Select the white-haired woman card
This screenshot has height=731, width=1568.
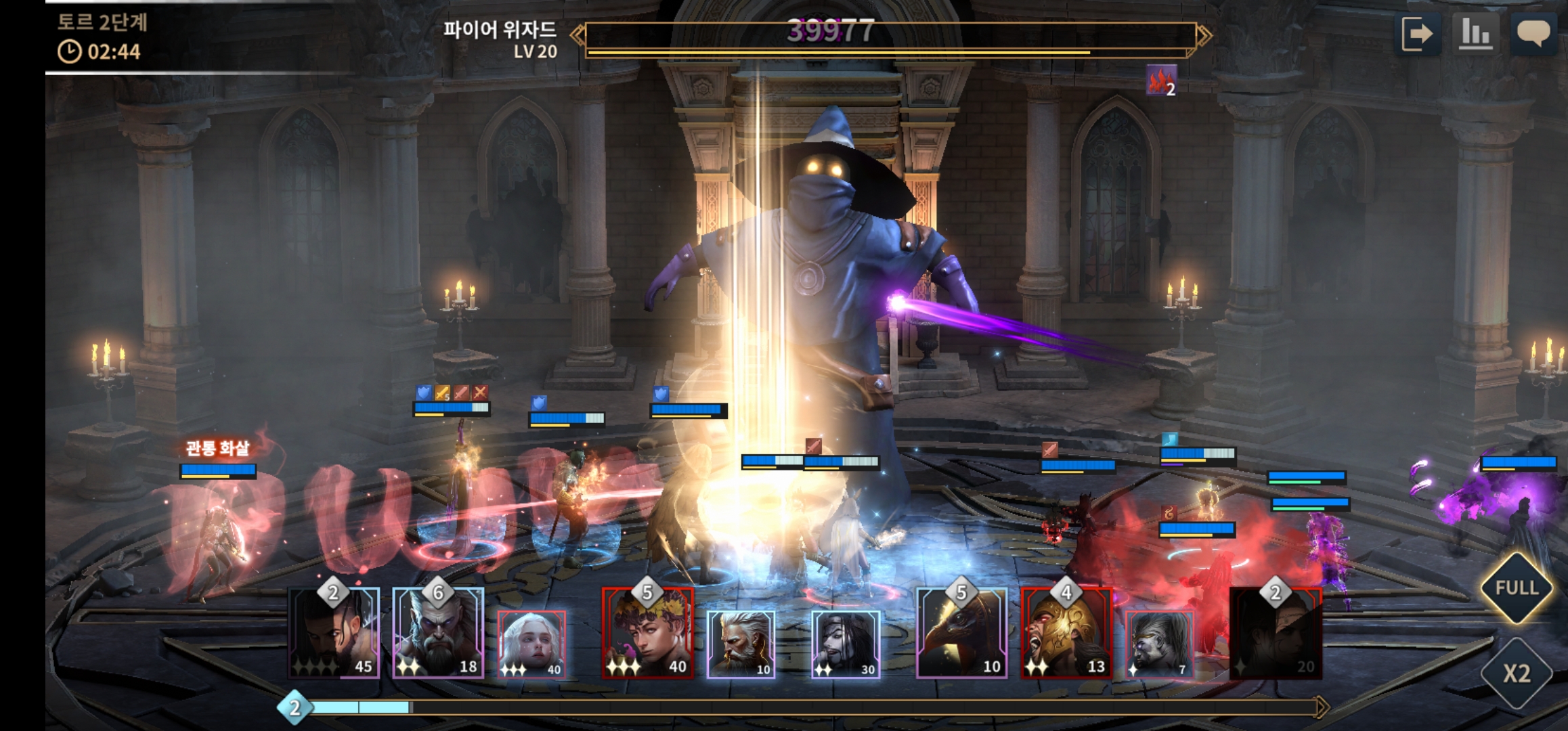coord(531,643)
